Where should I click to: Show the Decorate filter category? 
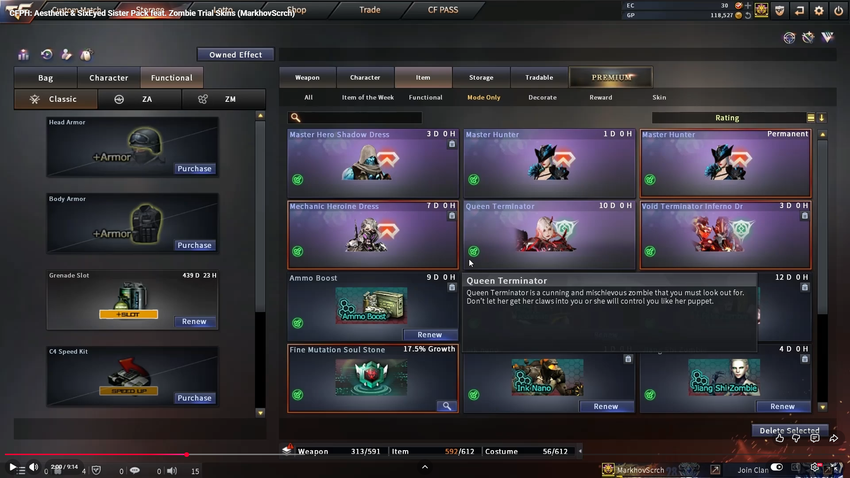tap(542, 98)
